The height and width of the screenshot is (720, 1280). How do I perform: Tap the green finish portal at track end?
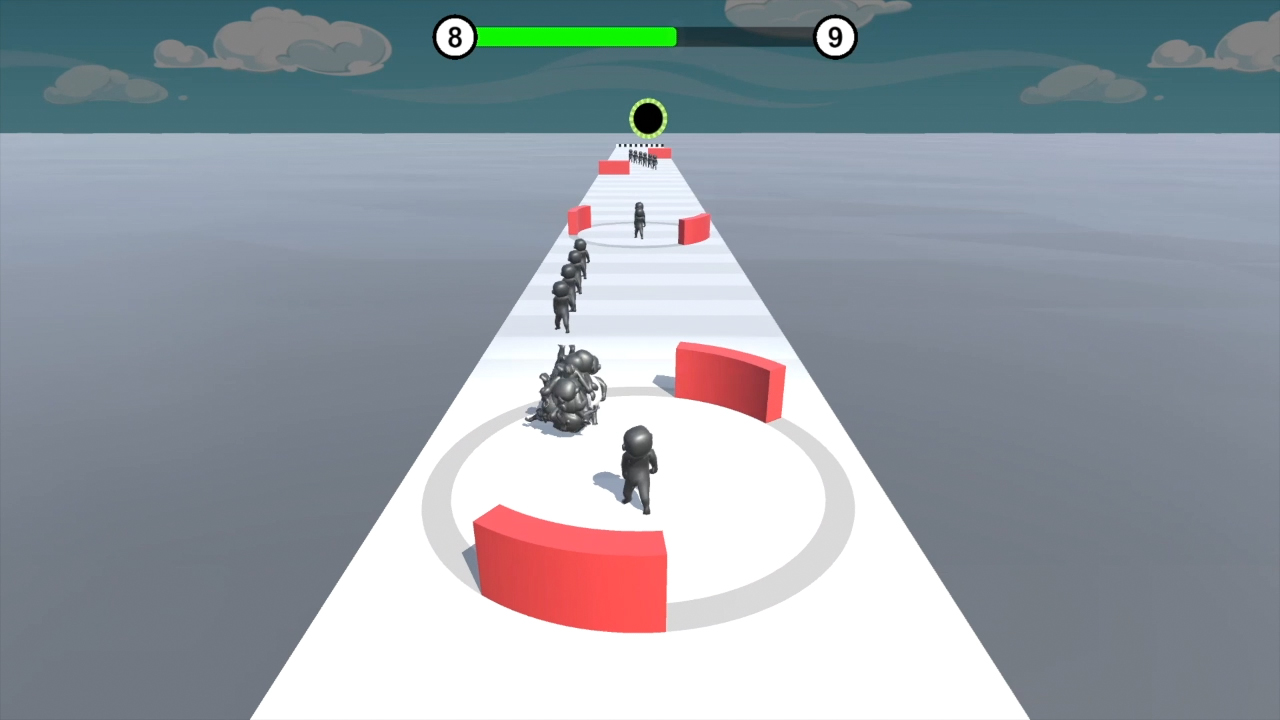point(647,117)
